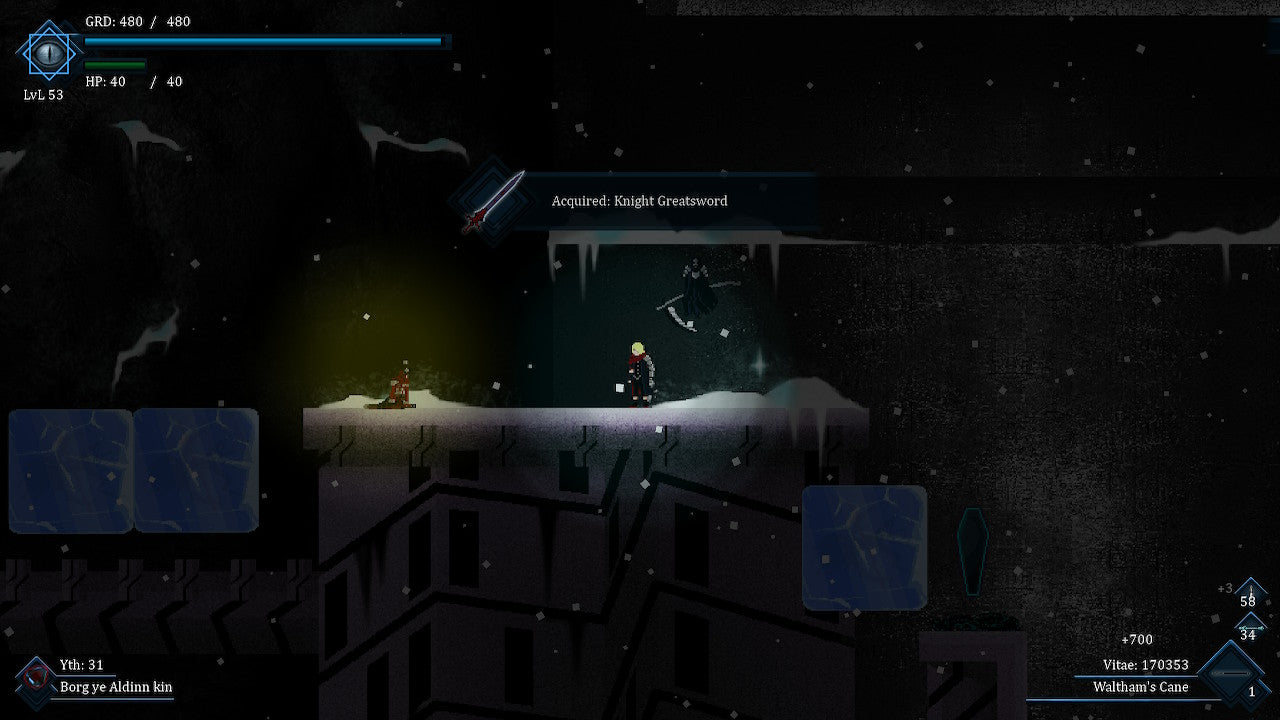This screenshot has width=1280, height=720.
Task: Activate the Borg ye Aldinn kin spell icon
Action: click(x=36, y=679)
